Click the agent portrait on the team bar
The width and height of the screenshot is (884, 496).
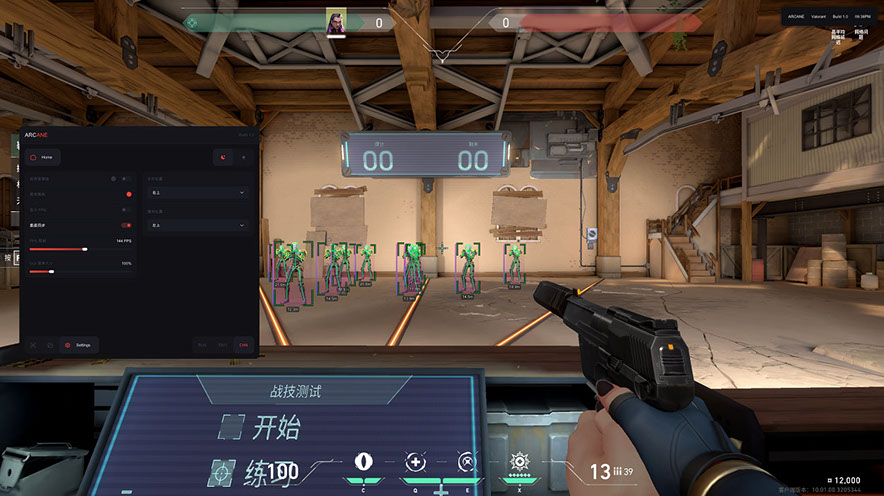337,21
